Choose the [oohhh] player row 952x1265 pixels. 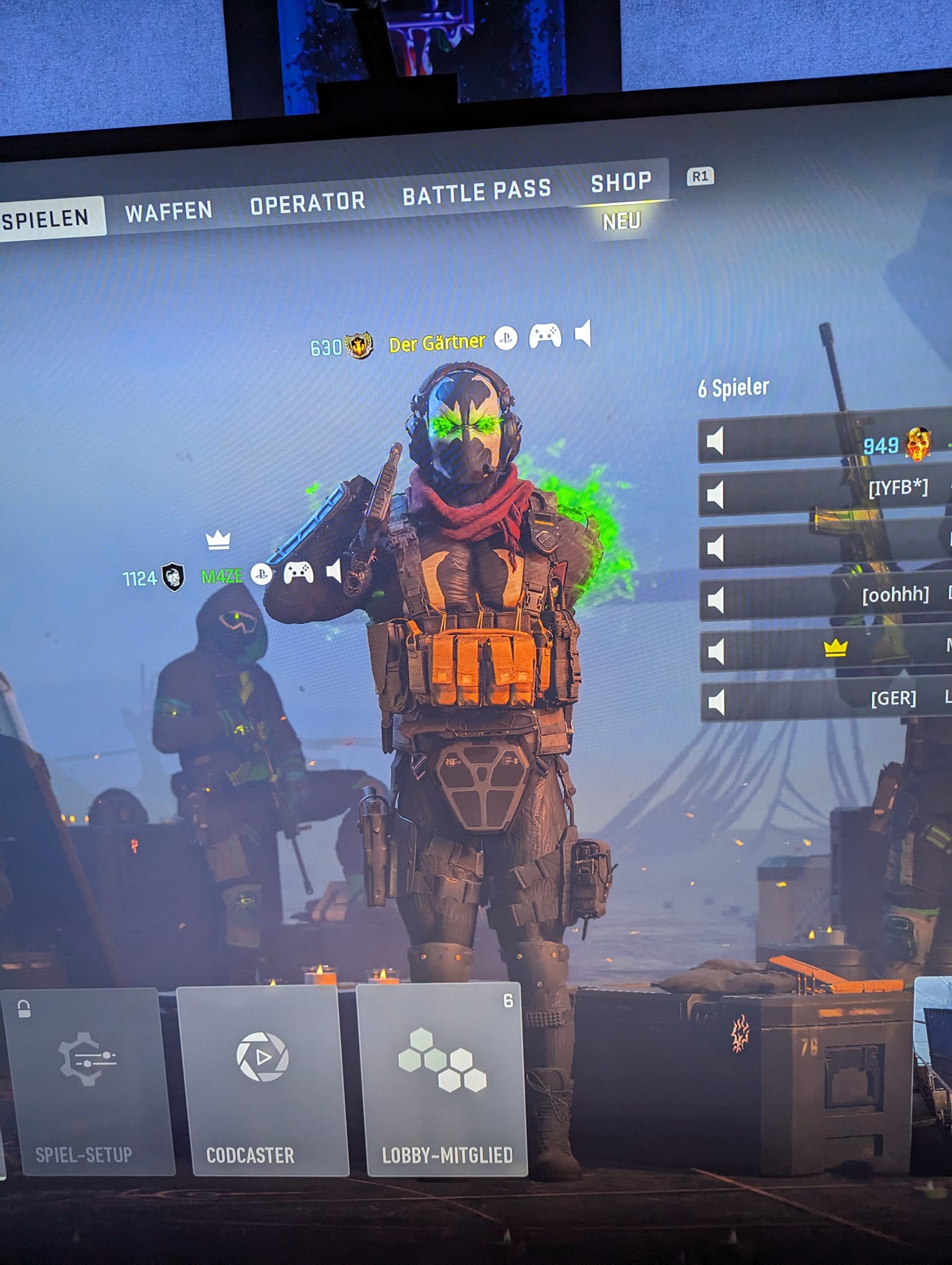tap(824, 598)
